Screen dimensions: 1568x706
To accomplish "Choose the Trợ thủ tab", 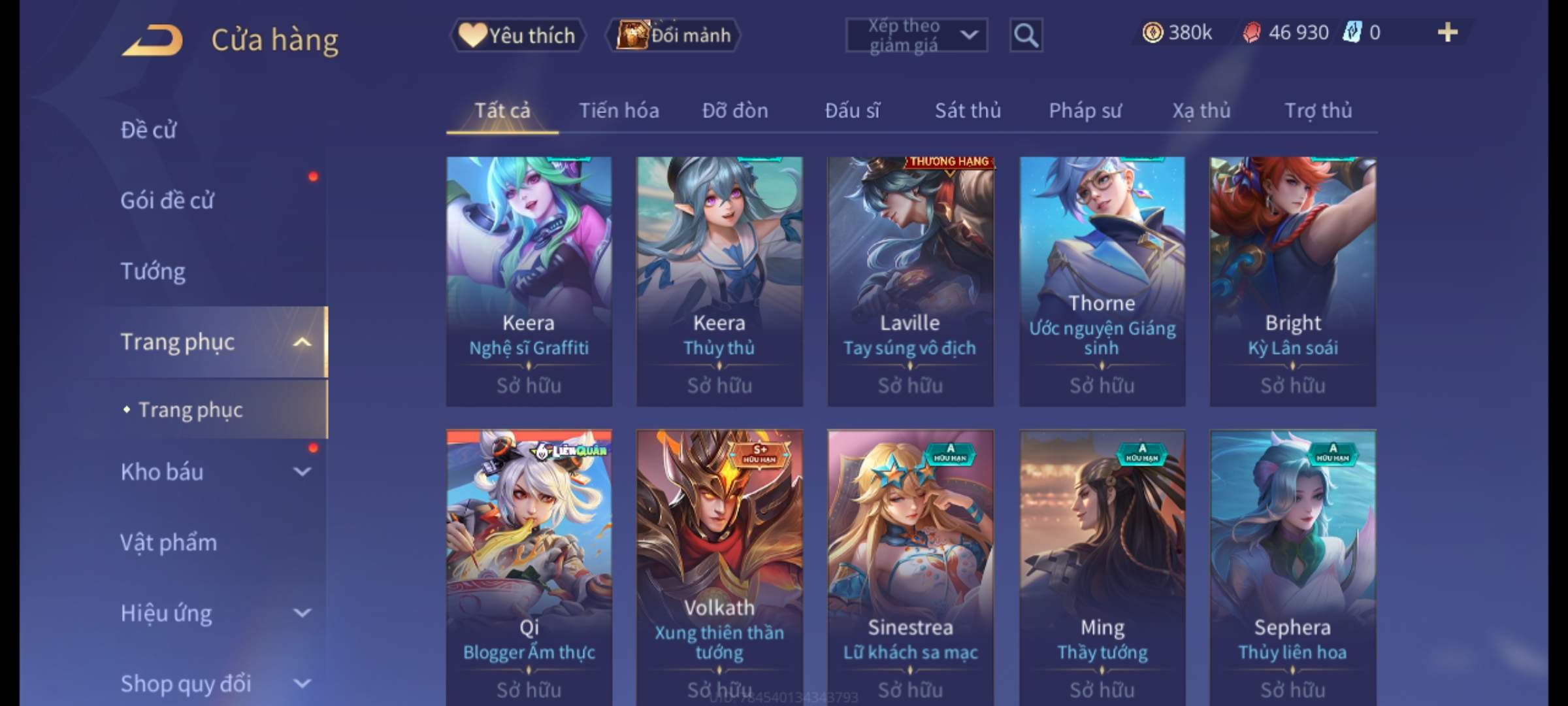I will tap(1318, 110).
